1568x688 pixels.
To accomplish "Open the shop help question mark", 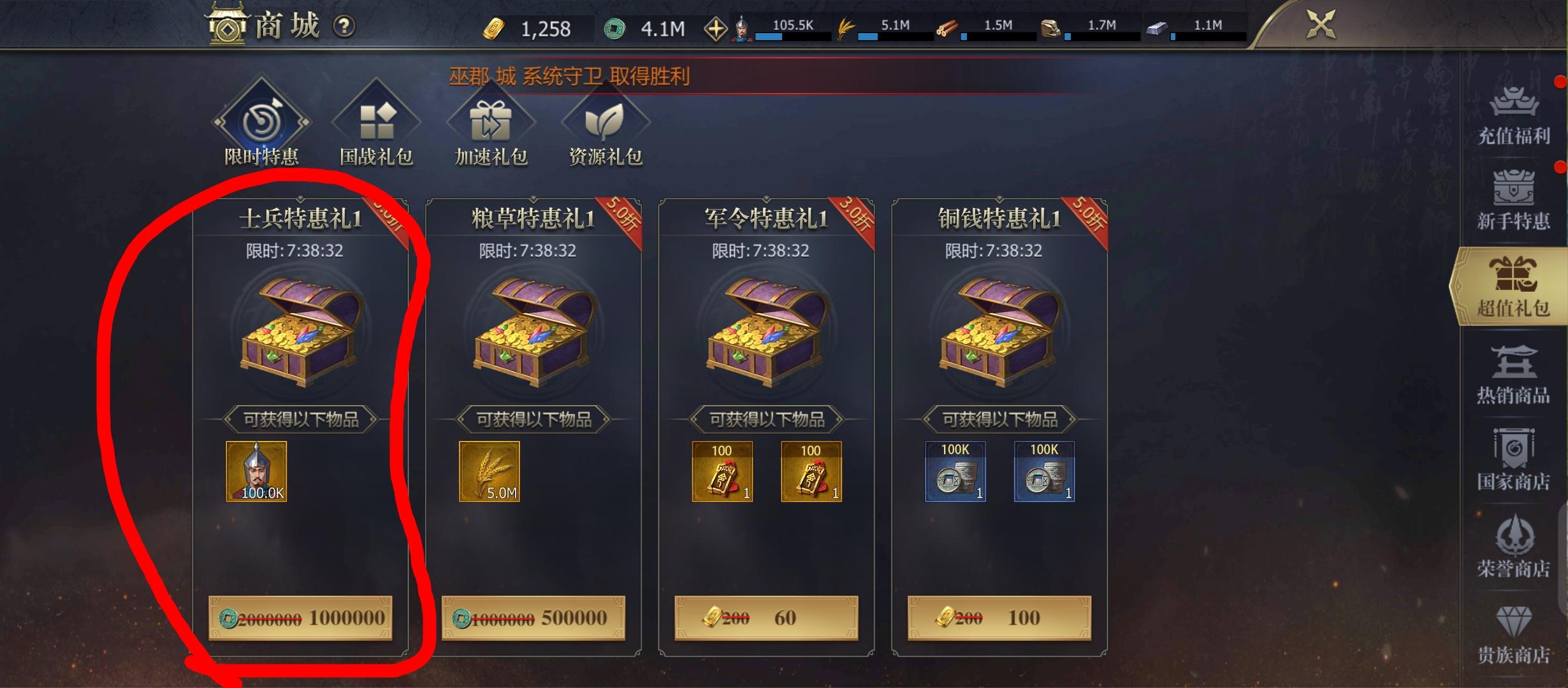I will [342, 27].
